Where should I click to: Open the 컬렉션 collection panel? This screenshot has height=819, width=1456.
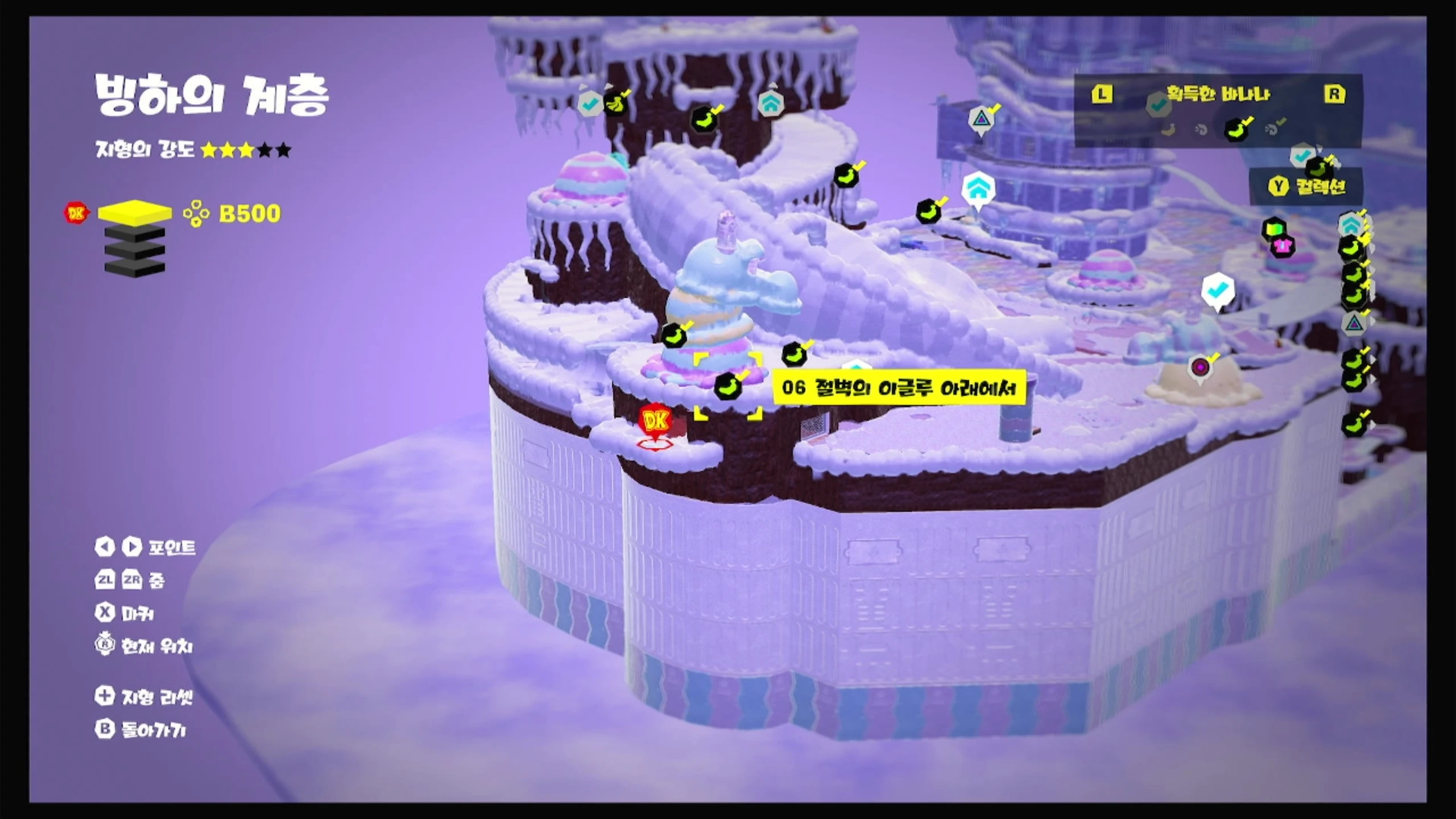[x=1308, y=186]
